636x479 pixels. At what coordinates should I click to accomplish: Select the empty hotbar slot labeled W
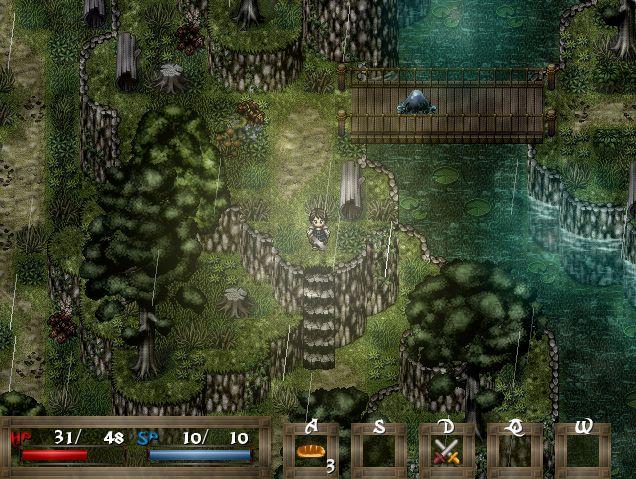coord(582,451)
